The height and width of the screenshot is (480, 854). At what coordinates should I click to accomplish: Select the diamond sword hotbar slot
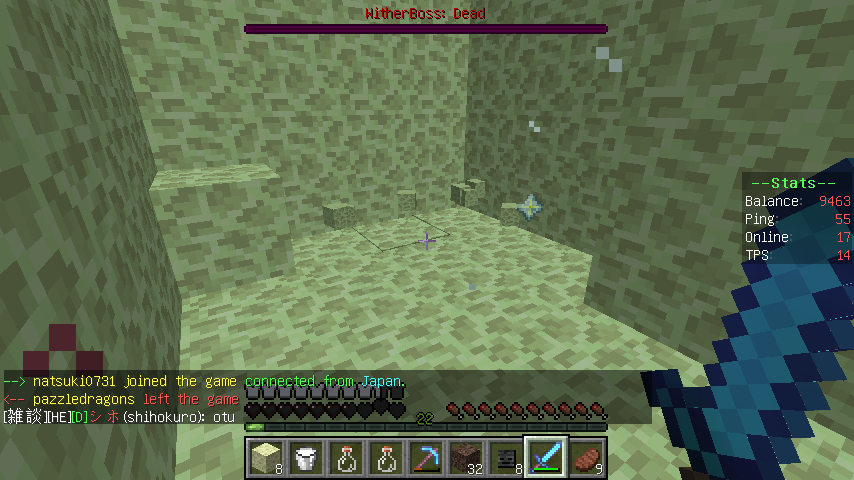(547, 458)
